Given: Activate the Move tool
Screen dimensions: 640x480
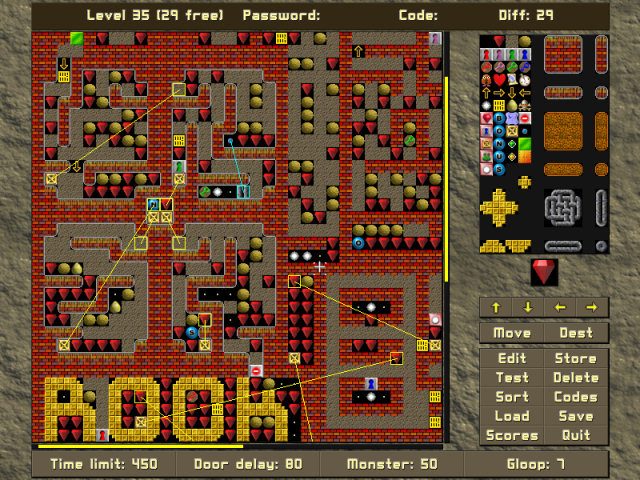Looking at the screenshot, I should [x=512, y=332].
